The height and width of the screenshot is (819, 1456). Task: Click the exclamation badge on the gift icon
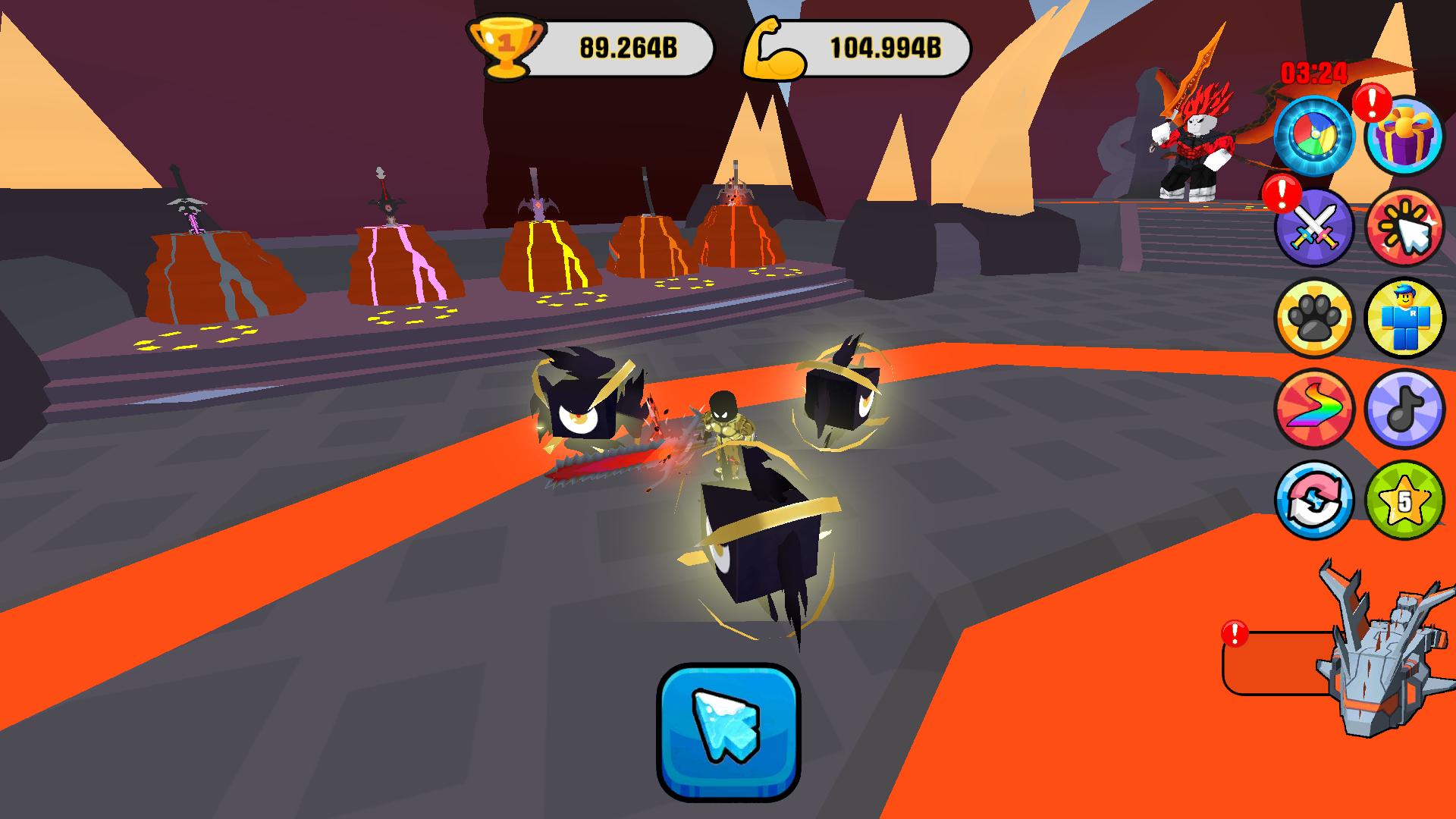pos(1371,102)
